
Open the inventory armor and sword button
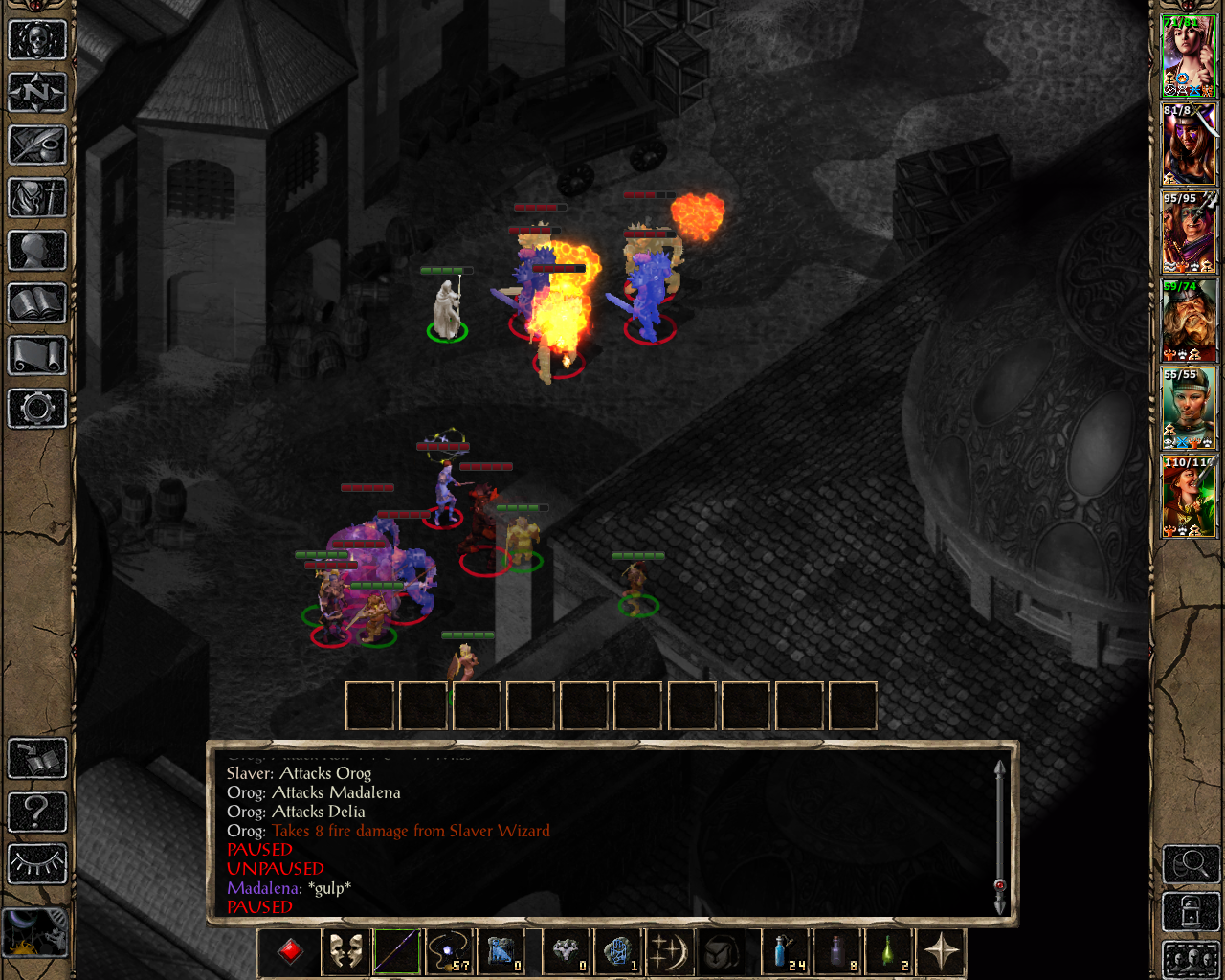pos(37,198)
